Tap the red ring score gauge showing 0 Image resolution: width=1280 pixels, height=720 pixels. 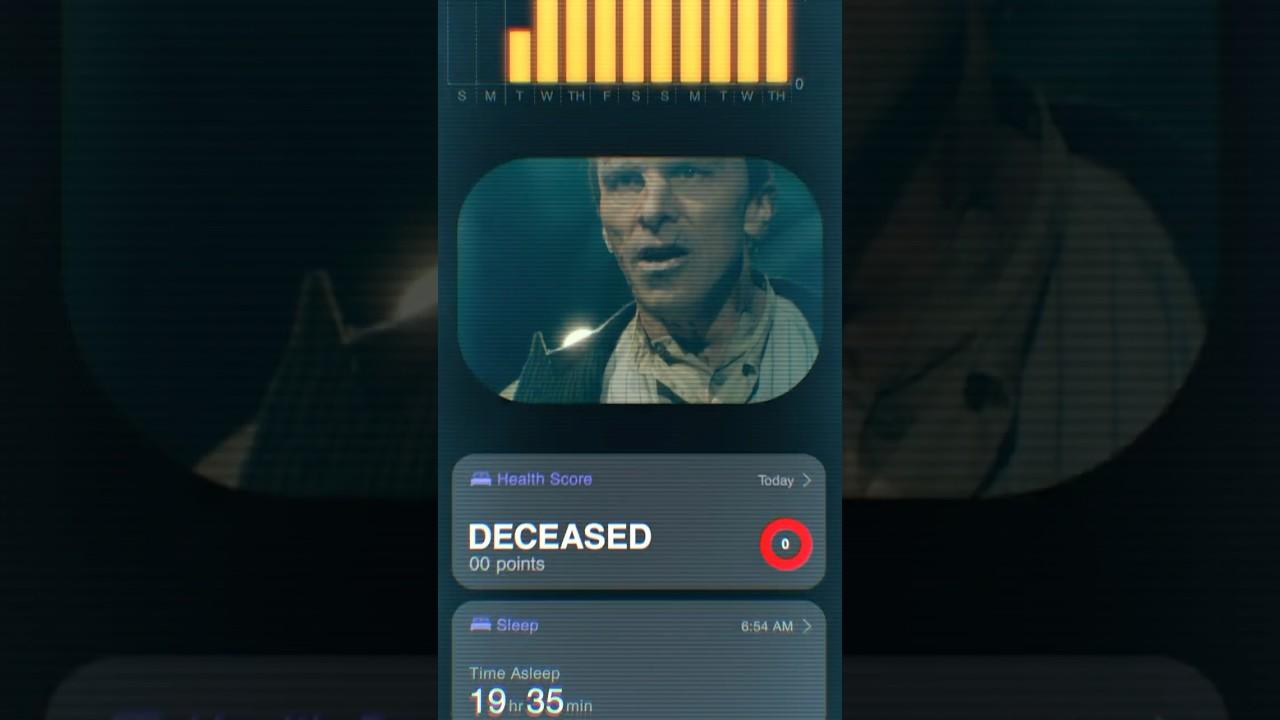coord(786,543)
